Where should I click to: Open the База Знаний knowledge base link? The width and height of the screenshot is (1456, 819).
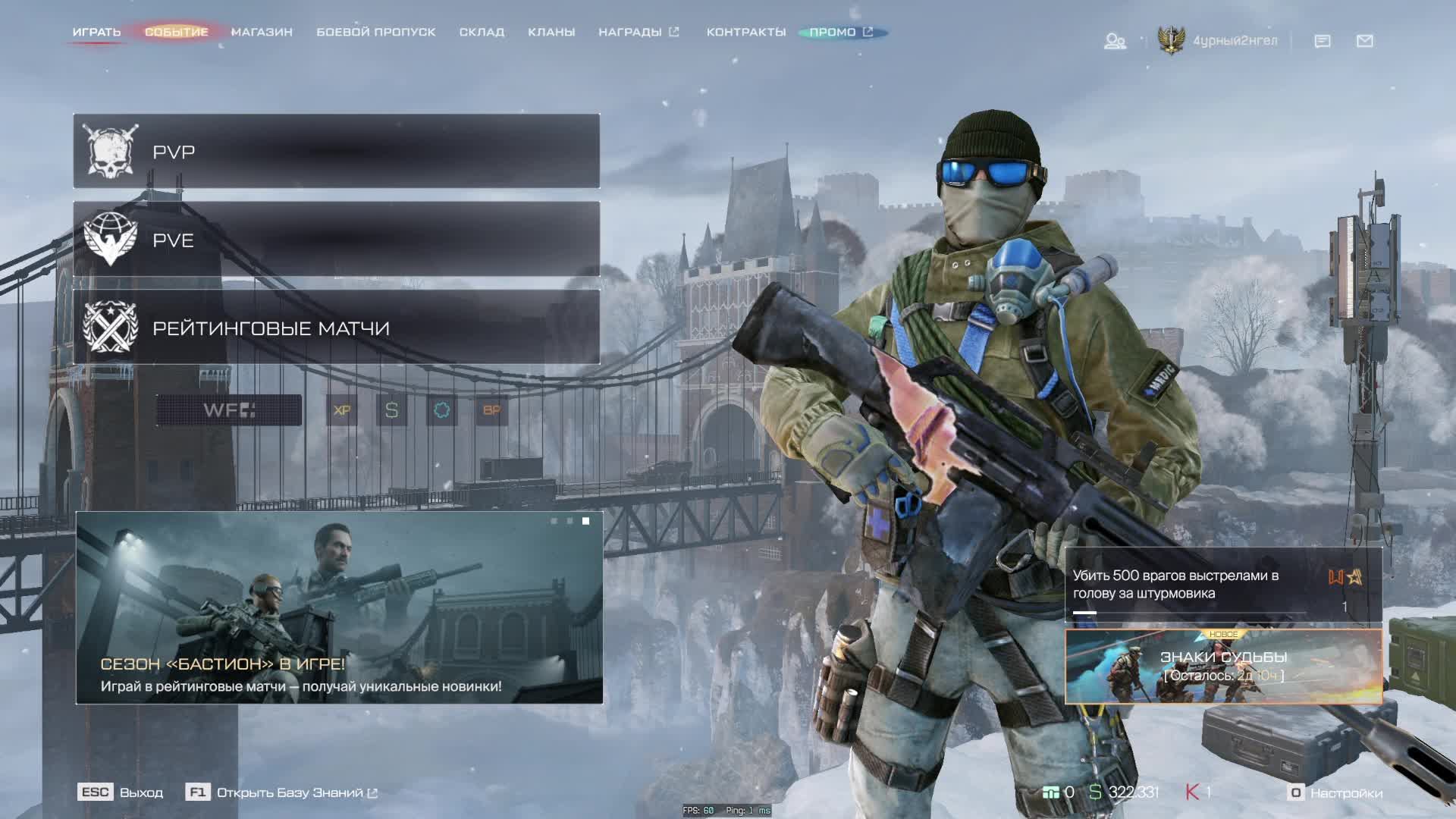pos(289,792)
